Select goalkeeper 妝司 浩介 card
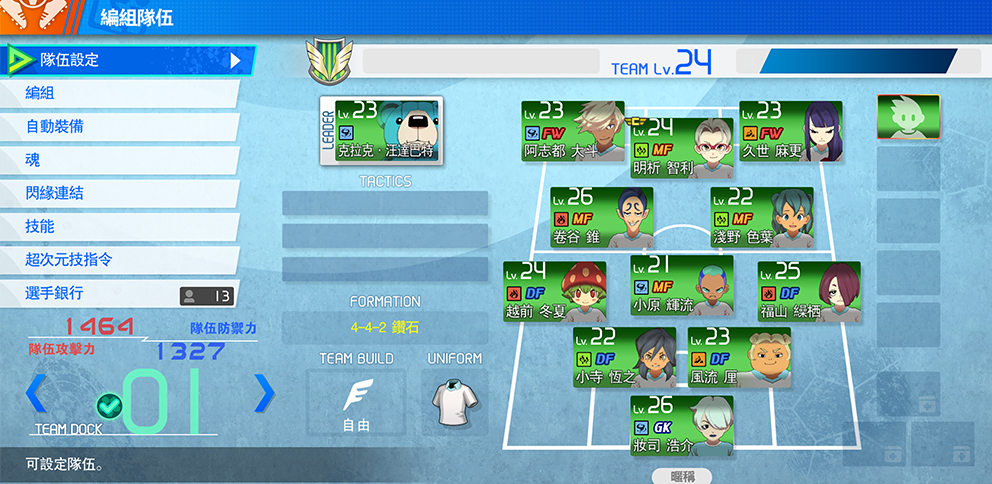Viewport: 992px width, 484px height. click(681, 425)
